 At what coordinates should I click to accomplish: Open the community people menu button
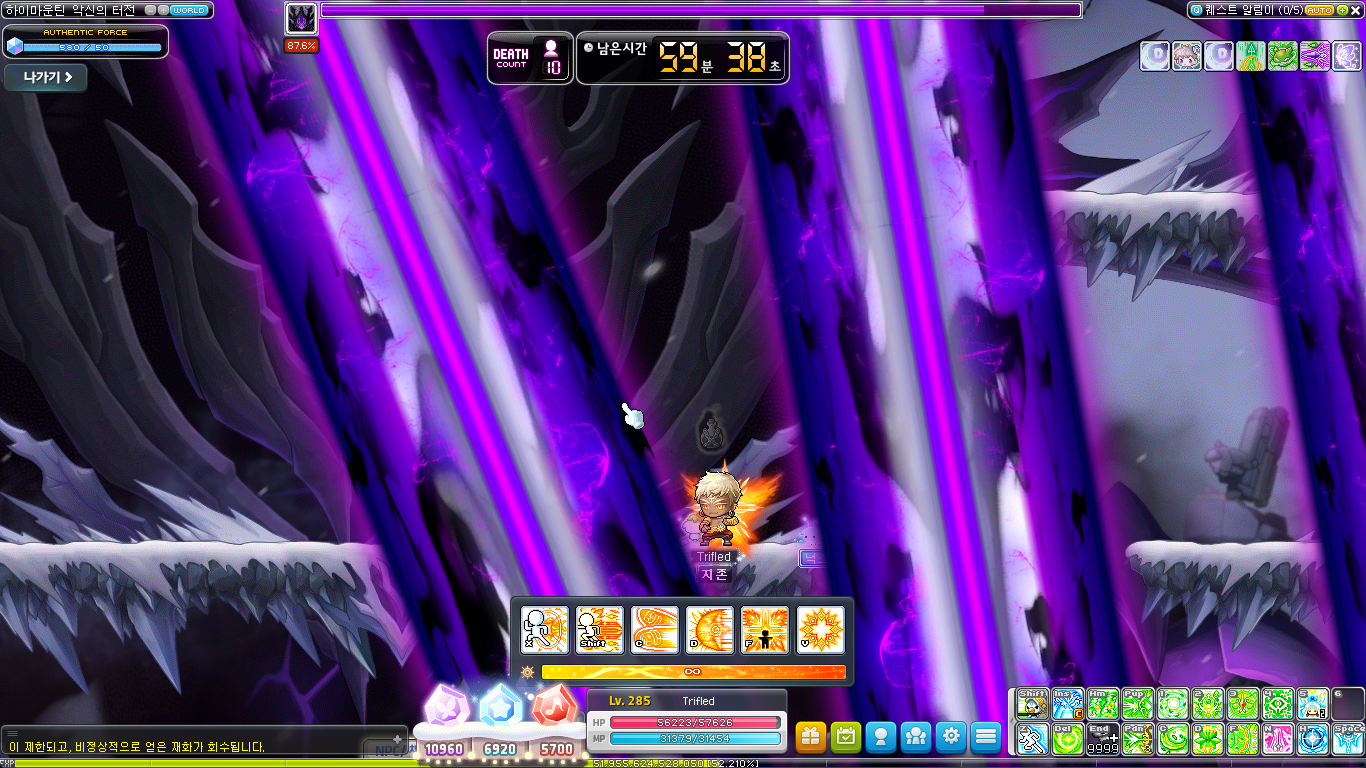pyautogui.click(x=916, y=737)
